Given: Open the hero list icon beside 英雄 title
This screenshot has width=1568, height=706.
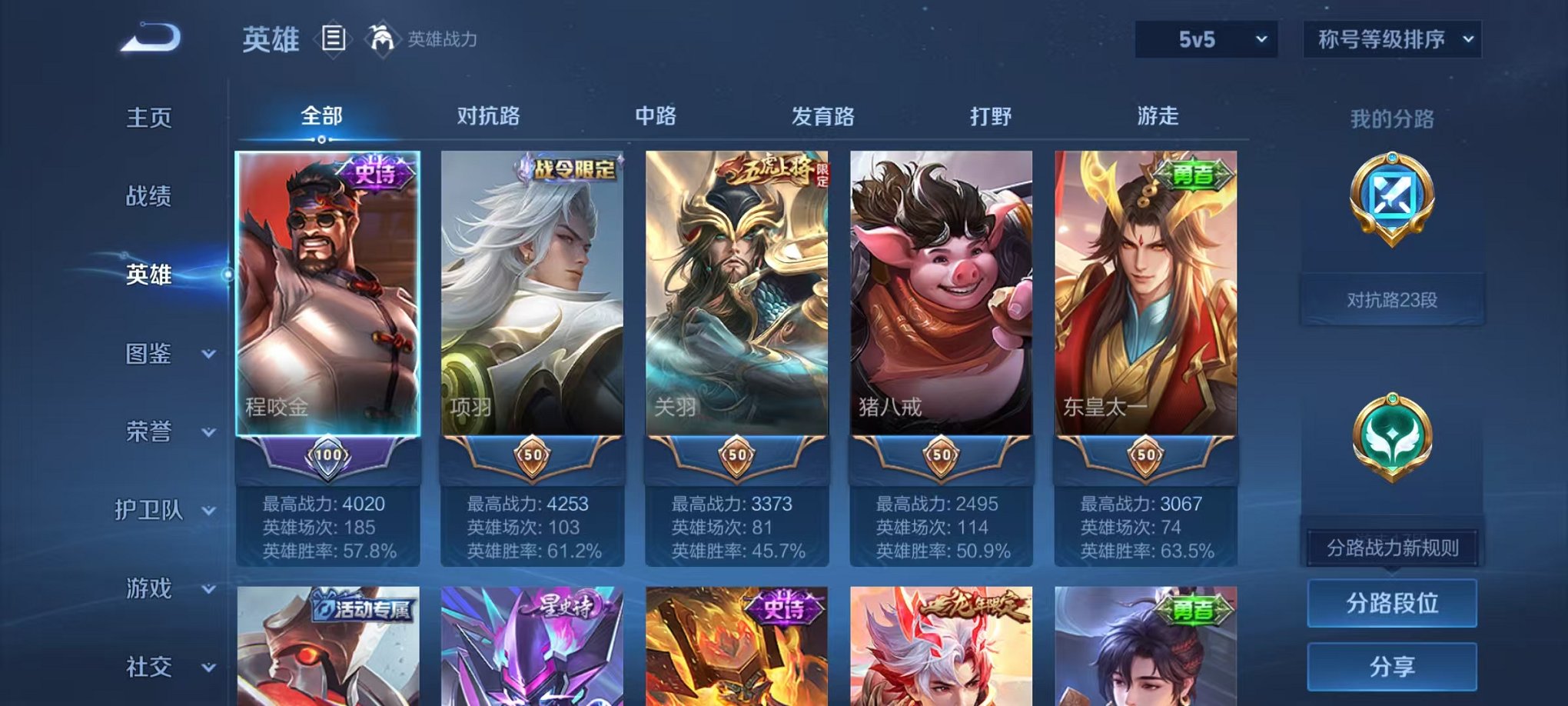Looking at the screenshot, I should click(334, 37).
